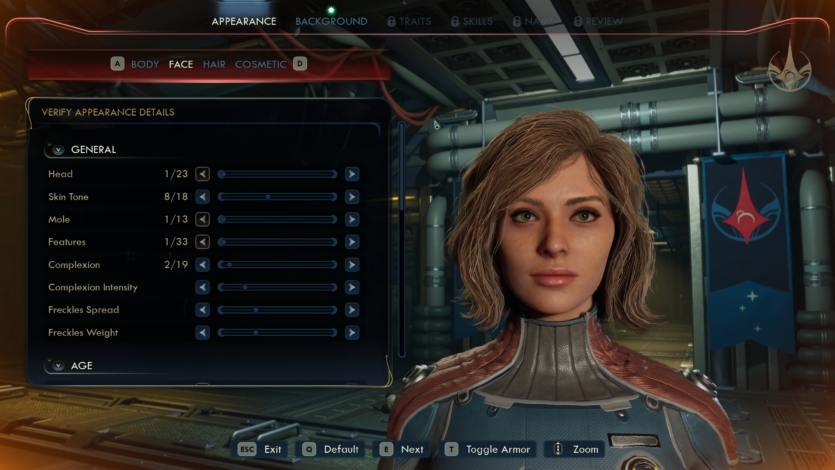Switch to the Cosmetic category
This screenshot has width=835, height=470.
click(260, 64)
